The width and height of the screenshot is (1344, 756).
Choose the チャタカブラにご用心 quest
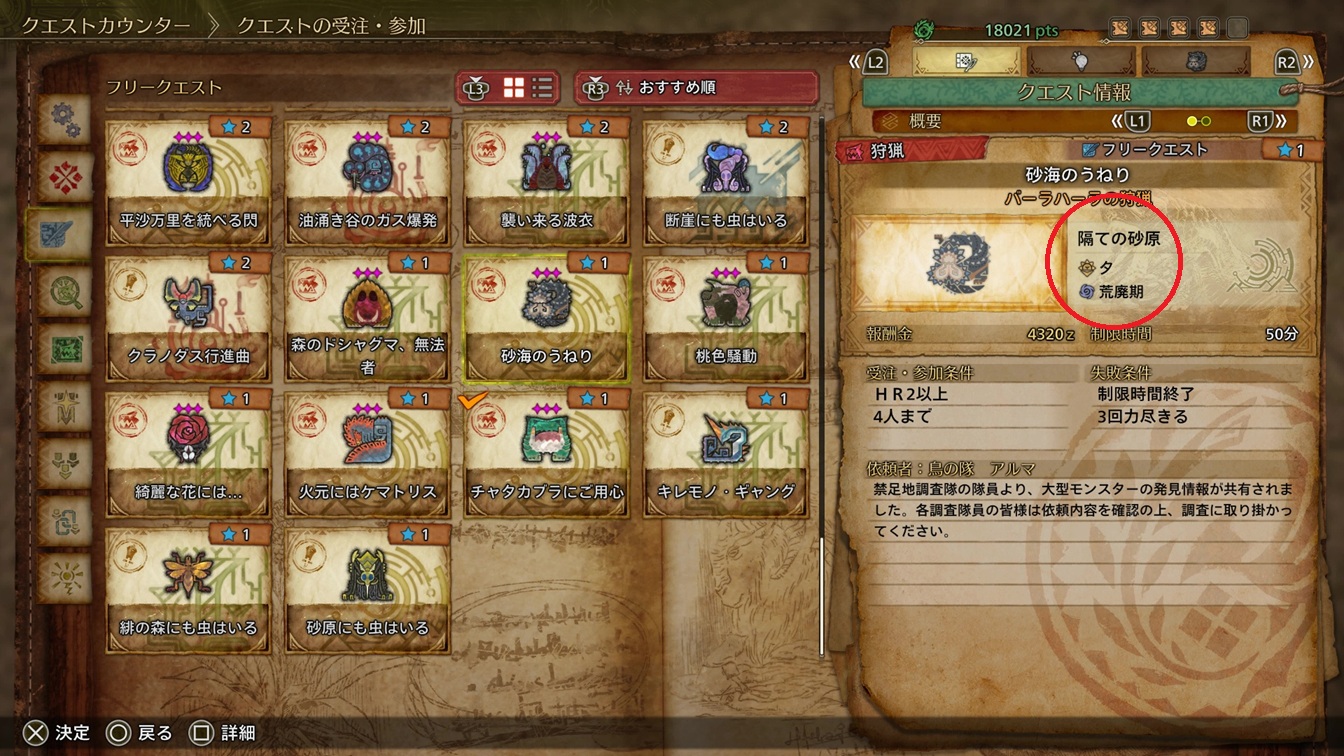546,452
